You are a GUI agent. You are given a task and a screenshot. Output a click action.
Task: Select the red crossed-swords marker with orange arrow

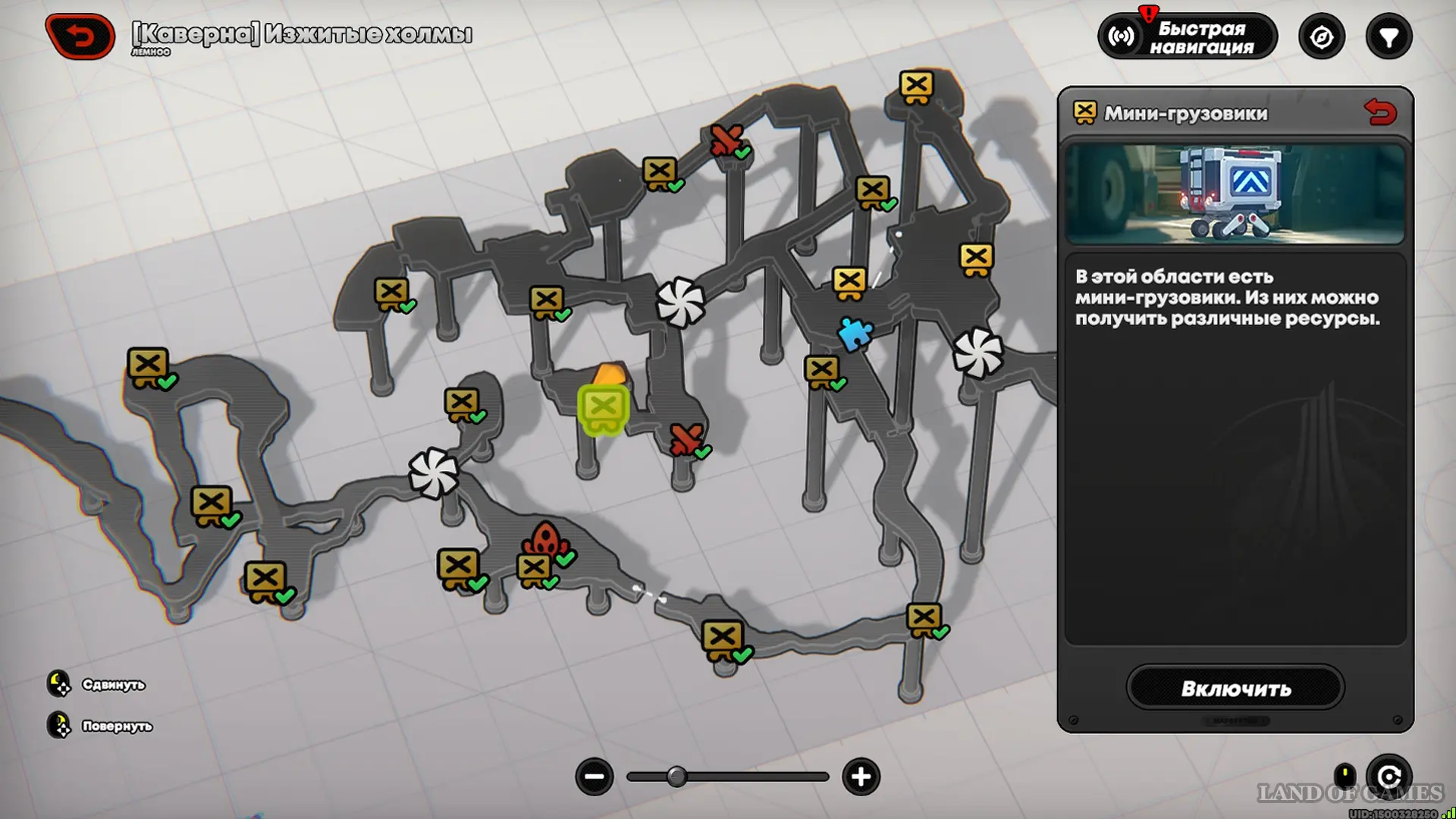click(x=686, y=439)
